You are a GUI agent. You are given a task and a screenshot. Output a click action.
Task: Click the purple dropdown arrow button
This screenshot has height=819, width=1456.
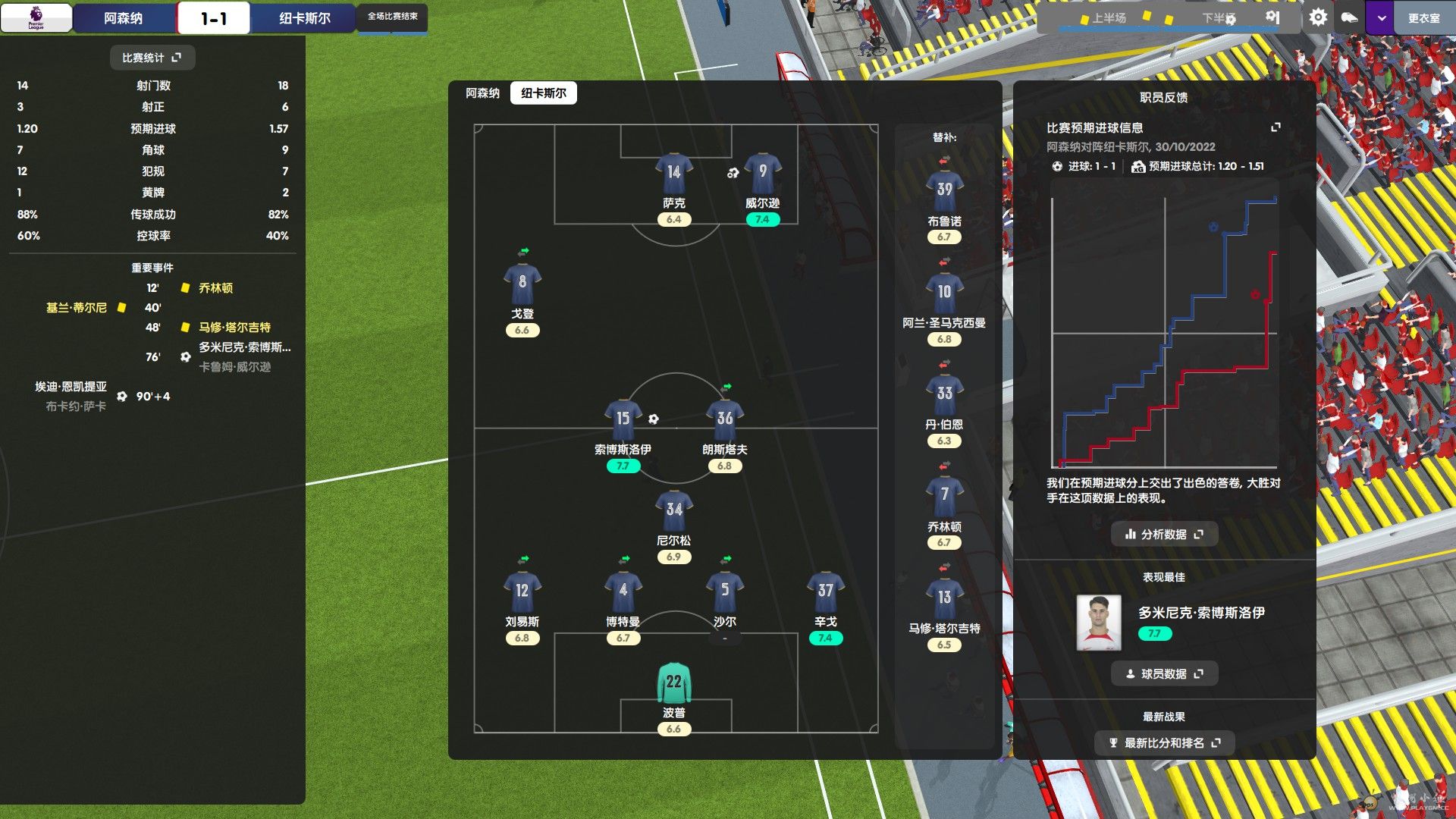pyautogui.click(x=1382, y=18)
